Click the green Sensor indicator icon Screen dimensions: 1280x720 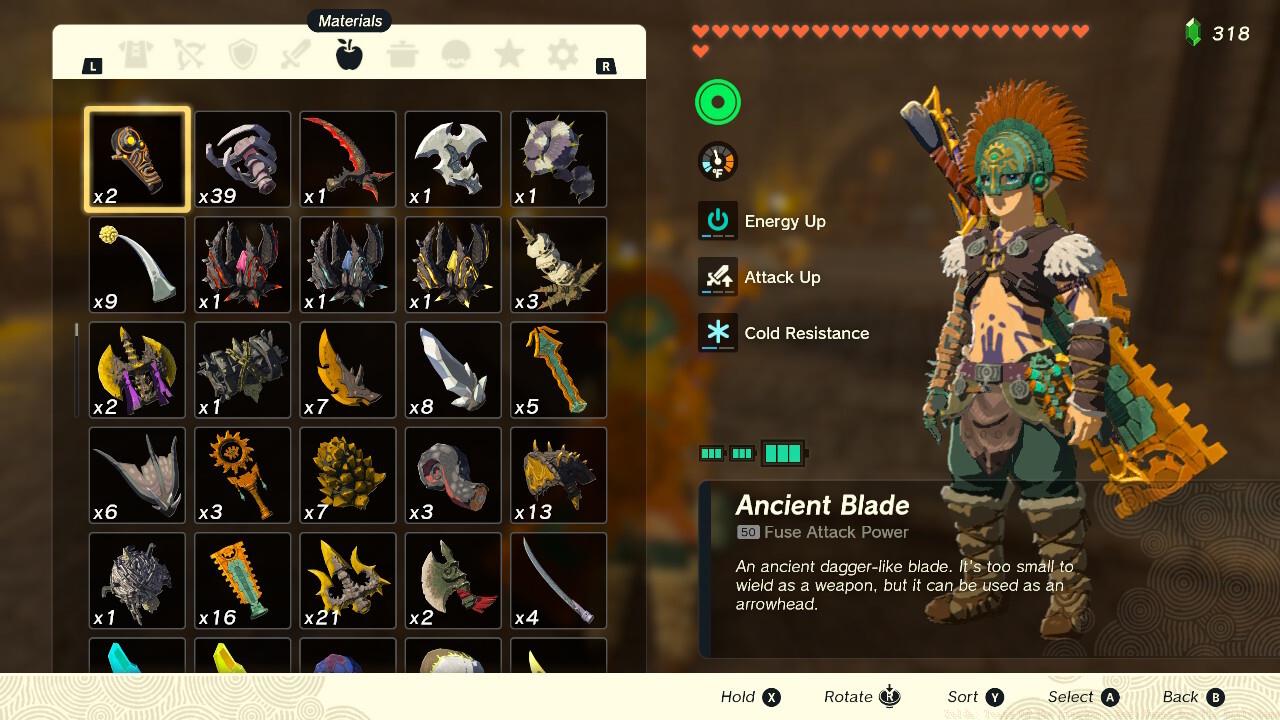[717, 102]
